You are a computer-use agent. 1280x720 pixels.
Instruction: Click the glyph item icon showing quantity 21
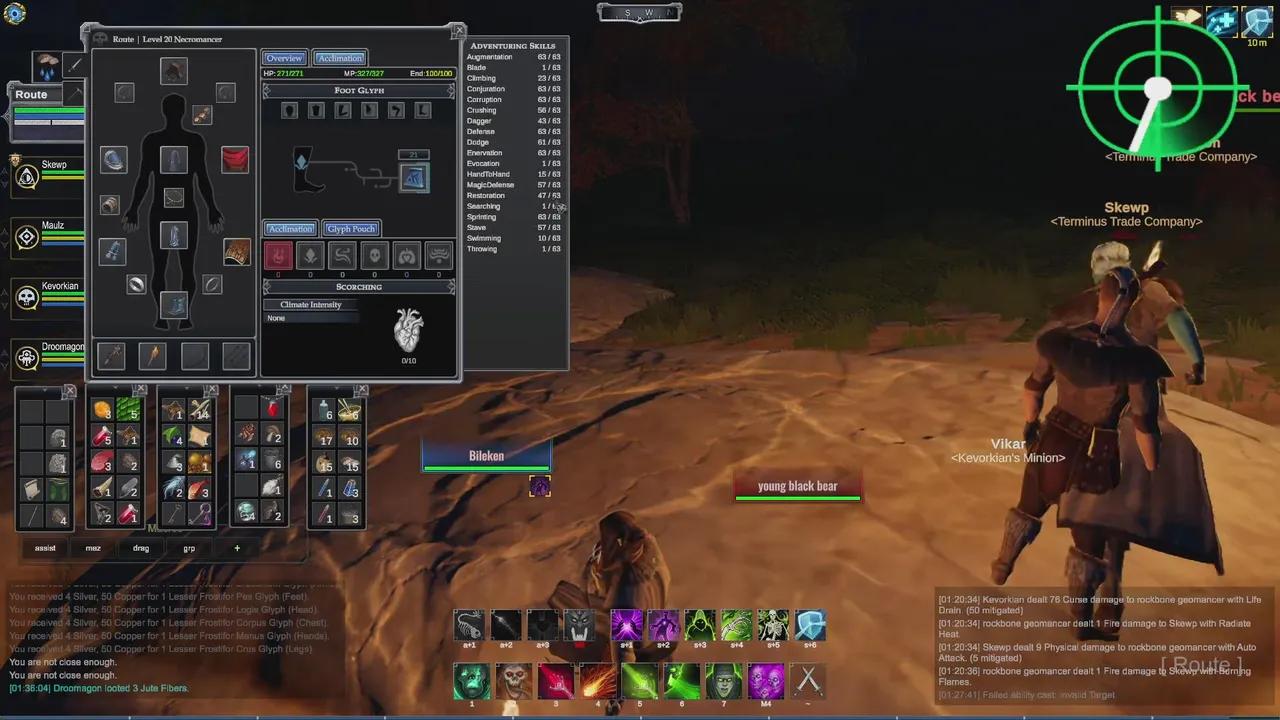pos(415,176)
